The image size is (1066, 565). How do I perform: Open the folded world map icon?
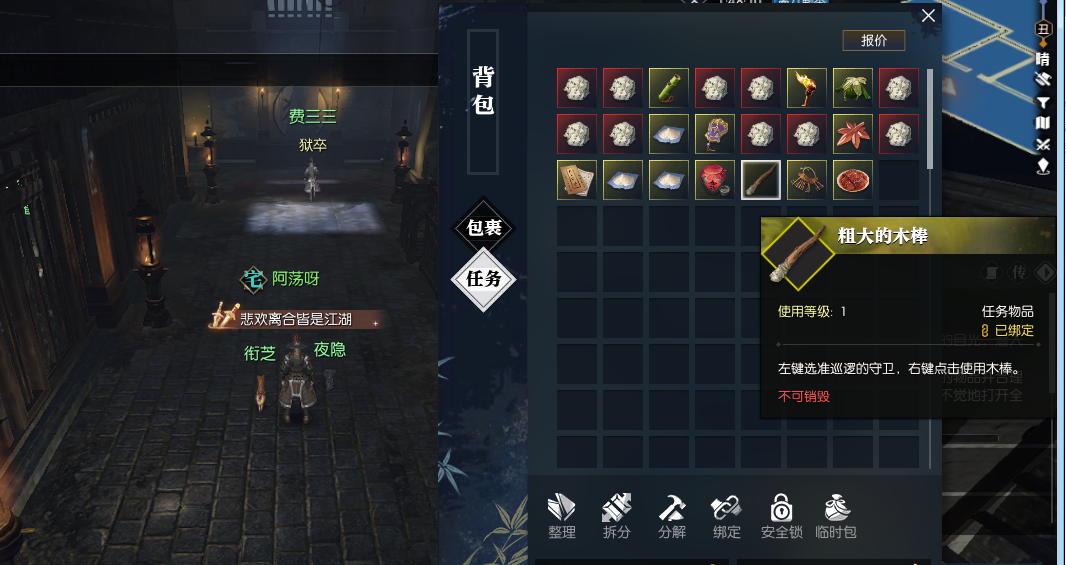[x=1042, y=123]
